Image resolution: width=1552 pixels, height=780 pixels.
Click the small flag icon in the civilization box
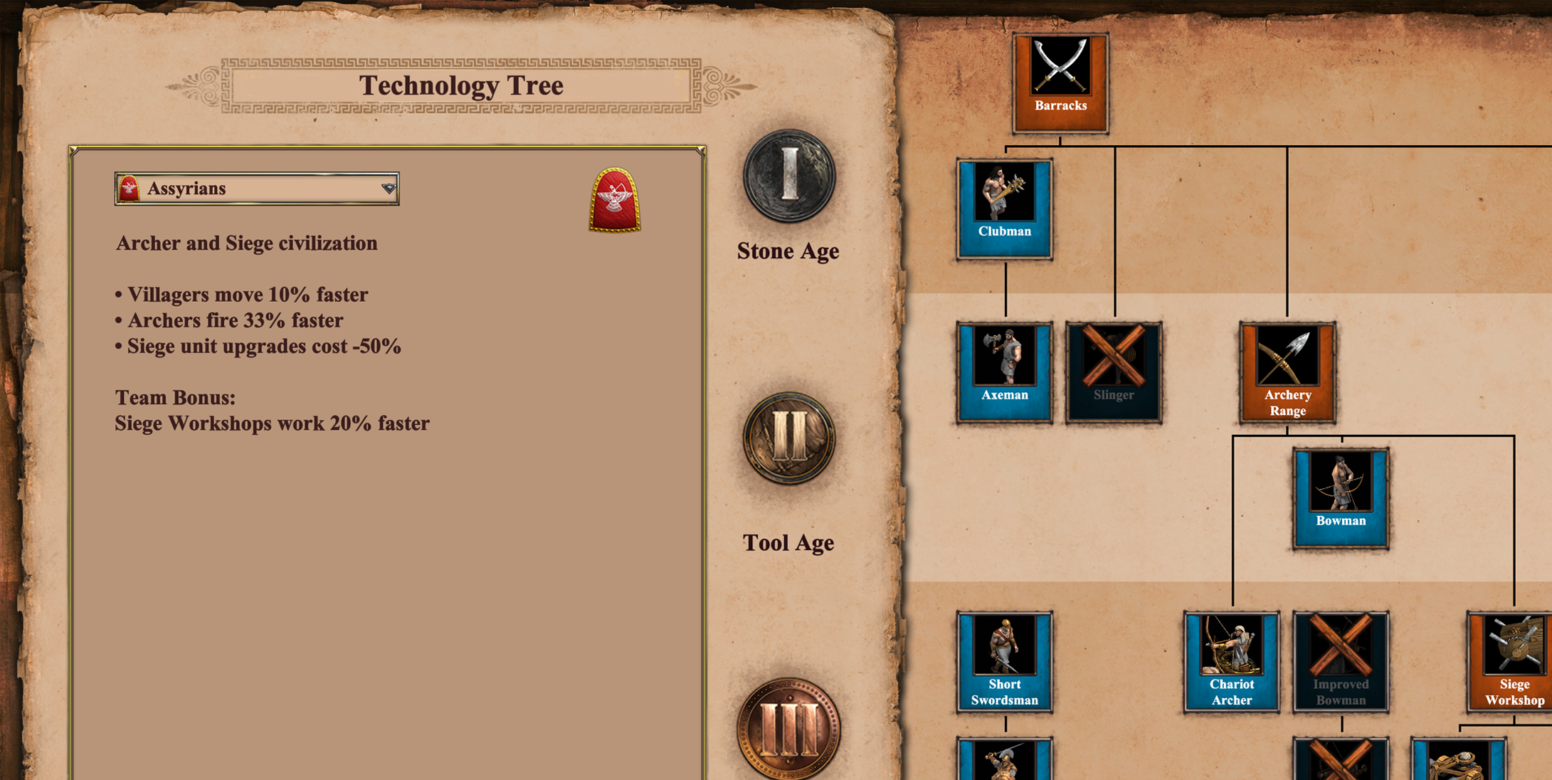(x=129, y=187)
